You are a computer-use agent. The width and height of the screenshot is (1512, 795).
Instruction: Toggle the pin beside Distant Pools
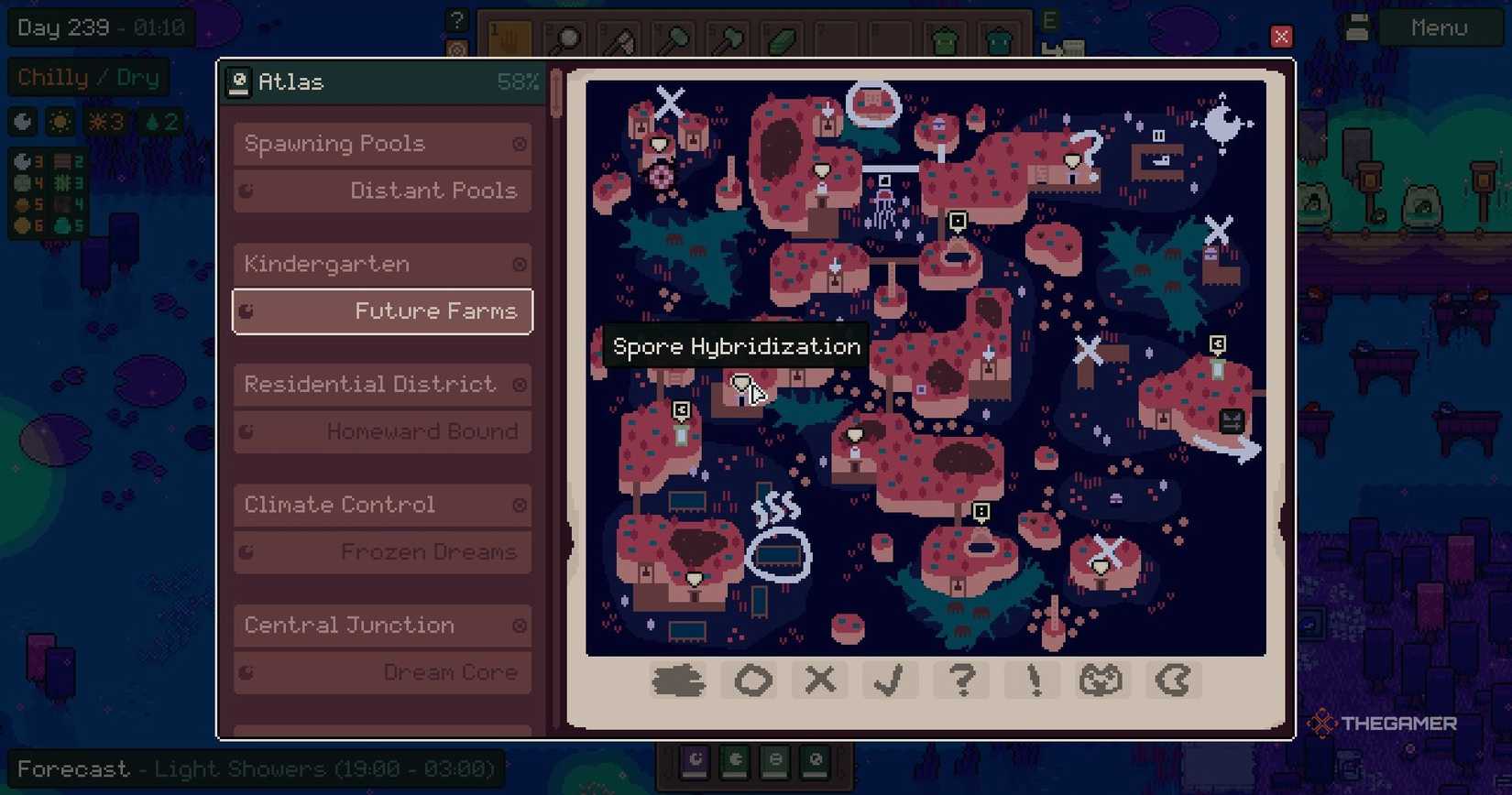point(246,191)
